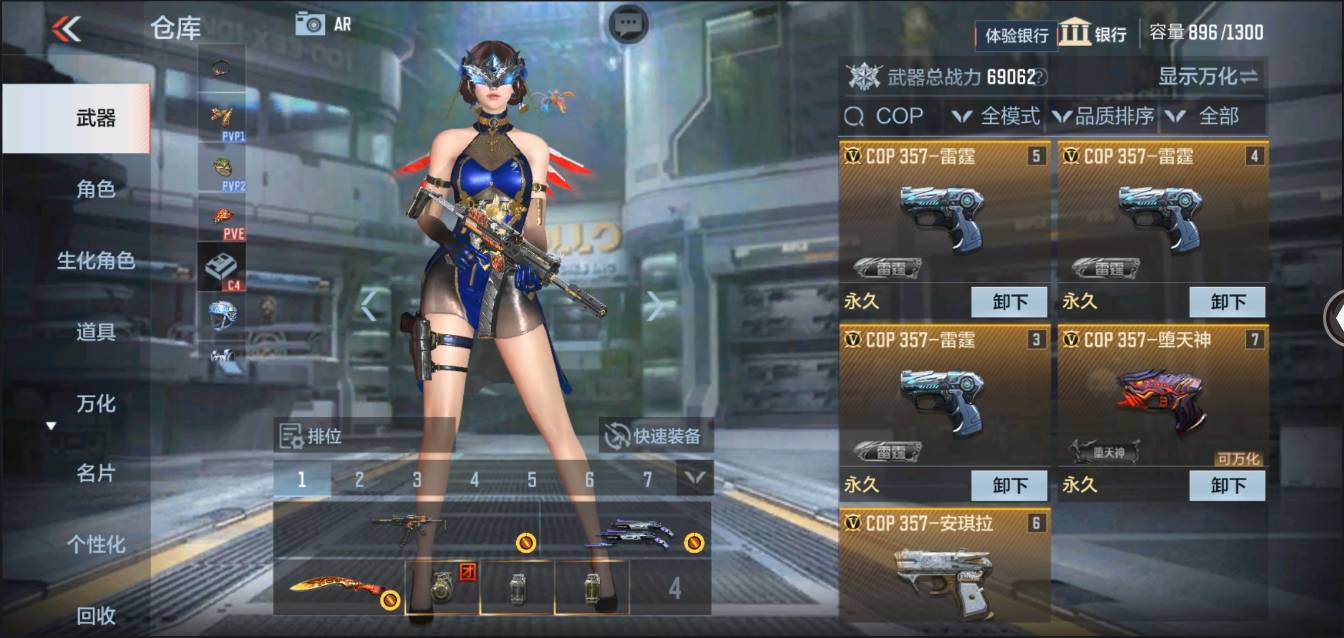Open the 品质排序 sort dropdown
The height and width of the screenshot is (638, 1344).
point(1103,116)
